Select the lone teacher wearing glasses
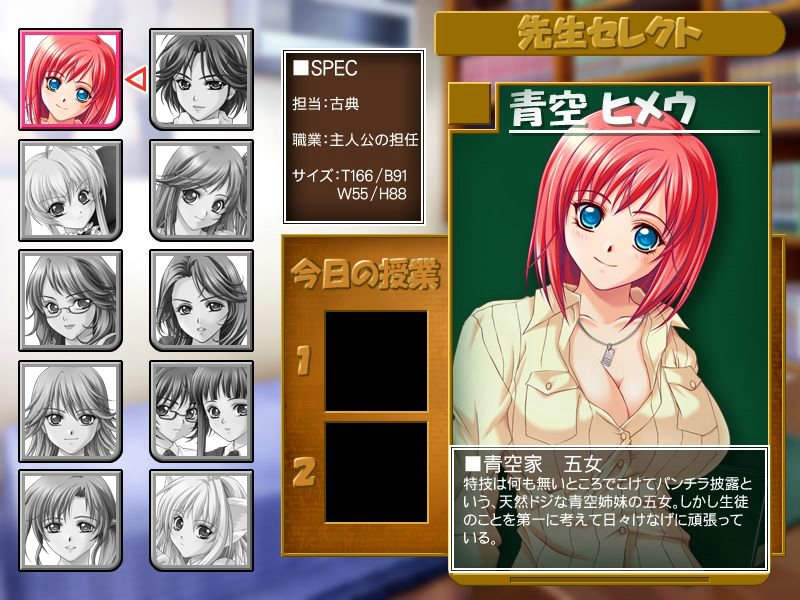 tap(71, 300)
